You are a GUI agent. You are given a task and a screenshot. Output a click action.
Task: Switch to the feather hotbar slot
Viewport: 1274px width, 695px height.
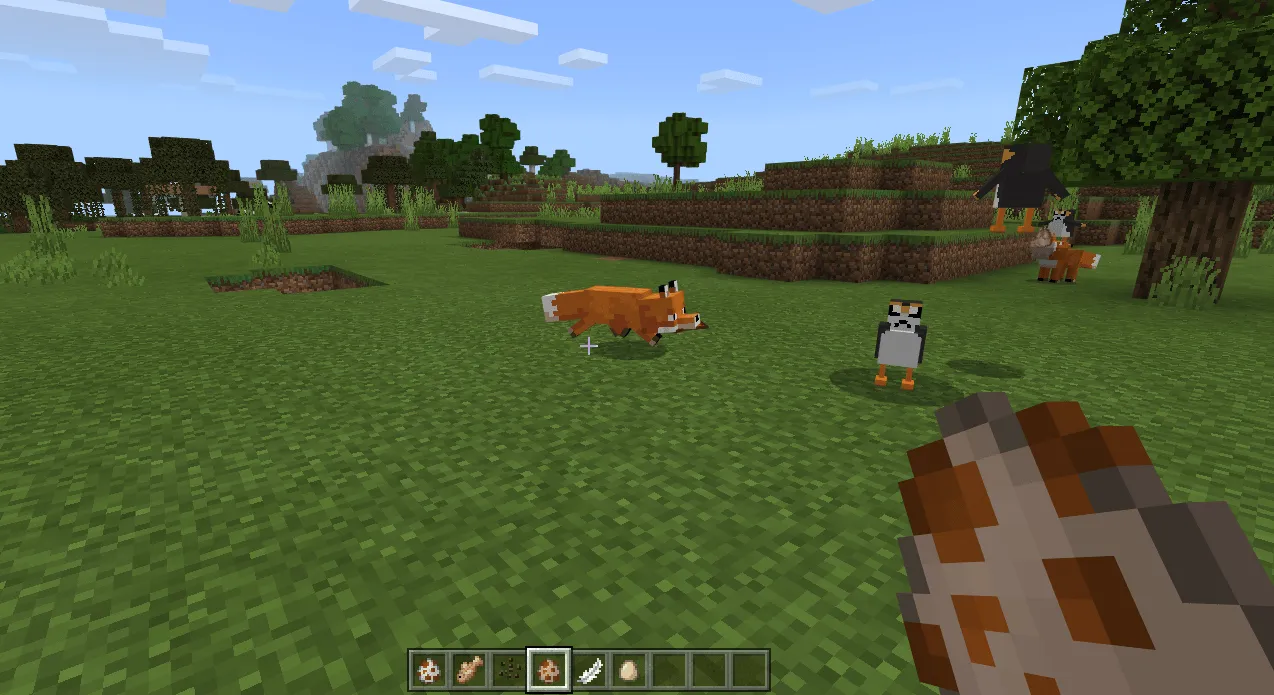click(589, 669)
